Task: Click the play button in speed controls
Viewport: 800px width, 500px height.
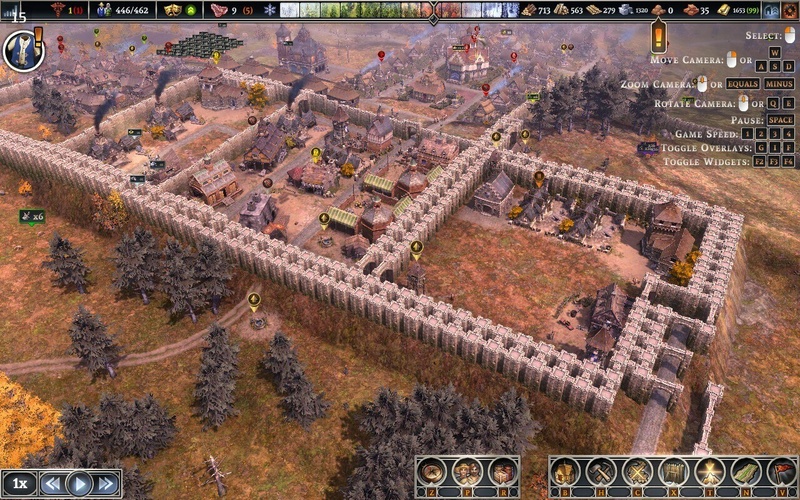Action: [79, 484]
